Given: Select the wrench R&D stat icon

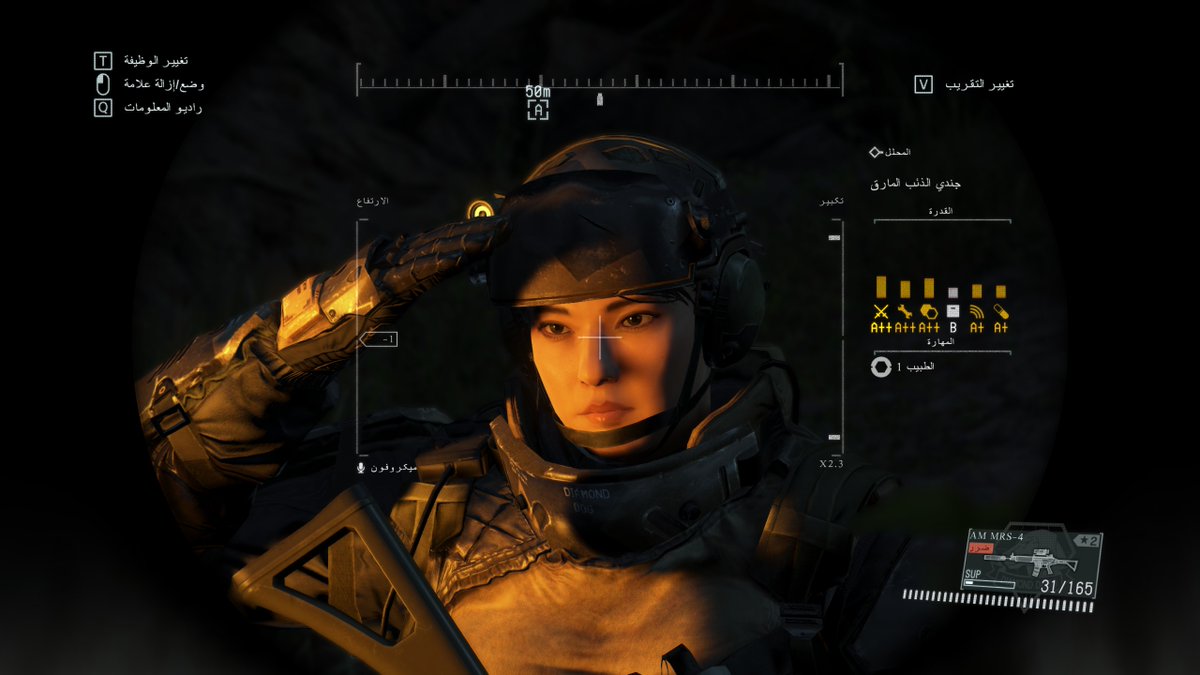Looking at the screenshot, I should pos(905,311).
